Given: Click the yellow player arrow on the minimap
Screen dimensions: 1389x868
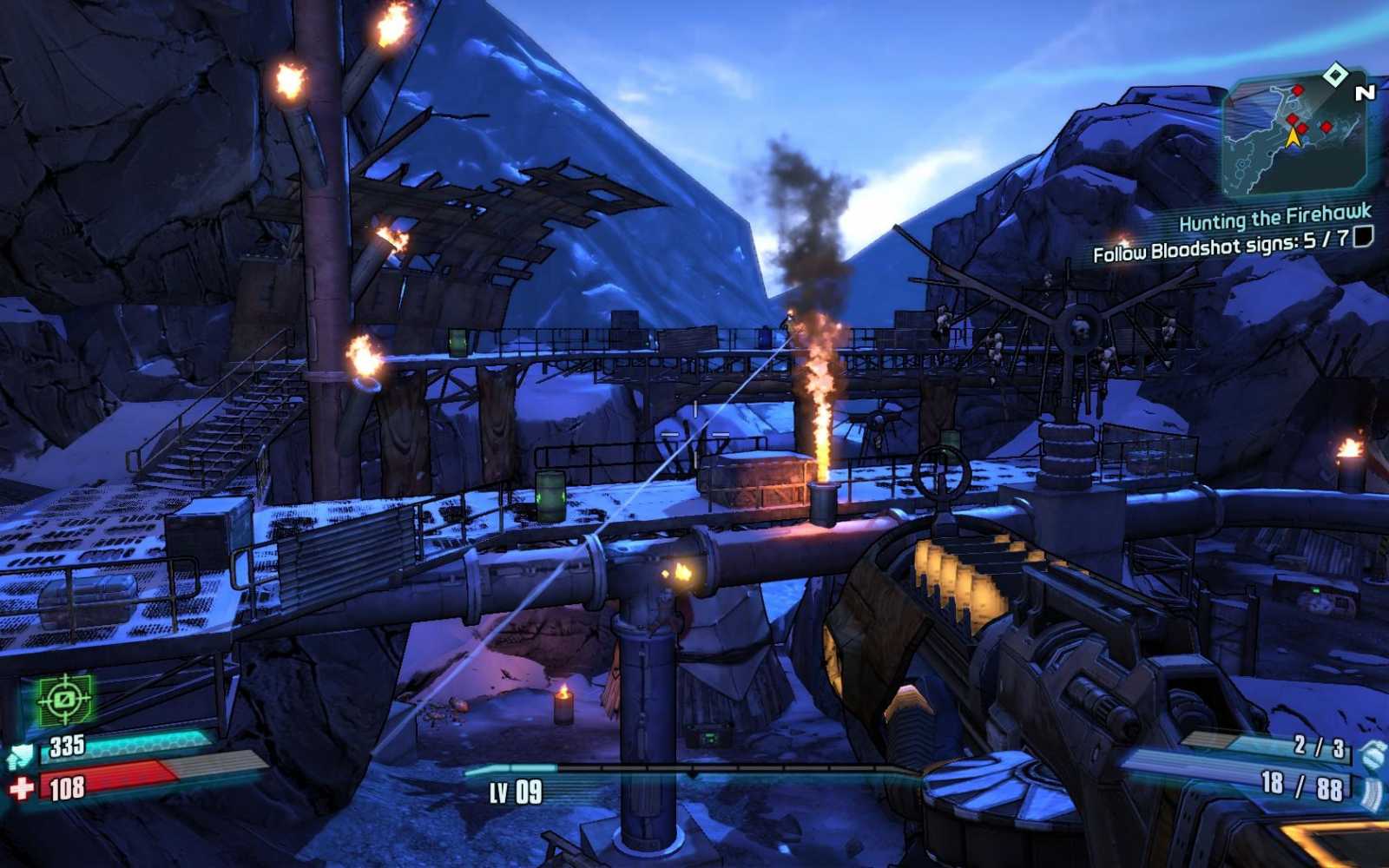Looking at the screenshot, I should point(1293,139).
